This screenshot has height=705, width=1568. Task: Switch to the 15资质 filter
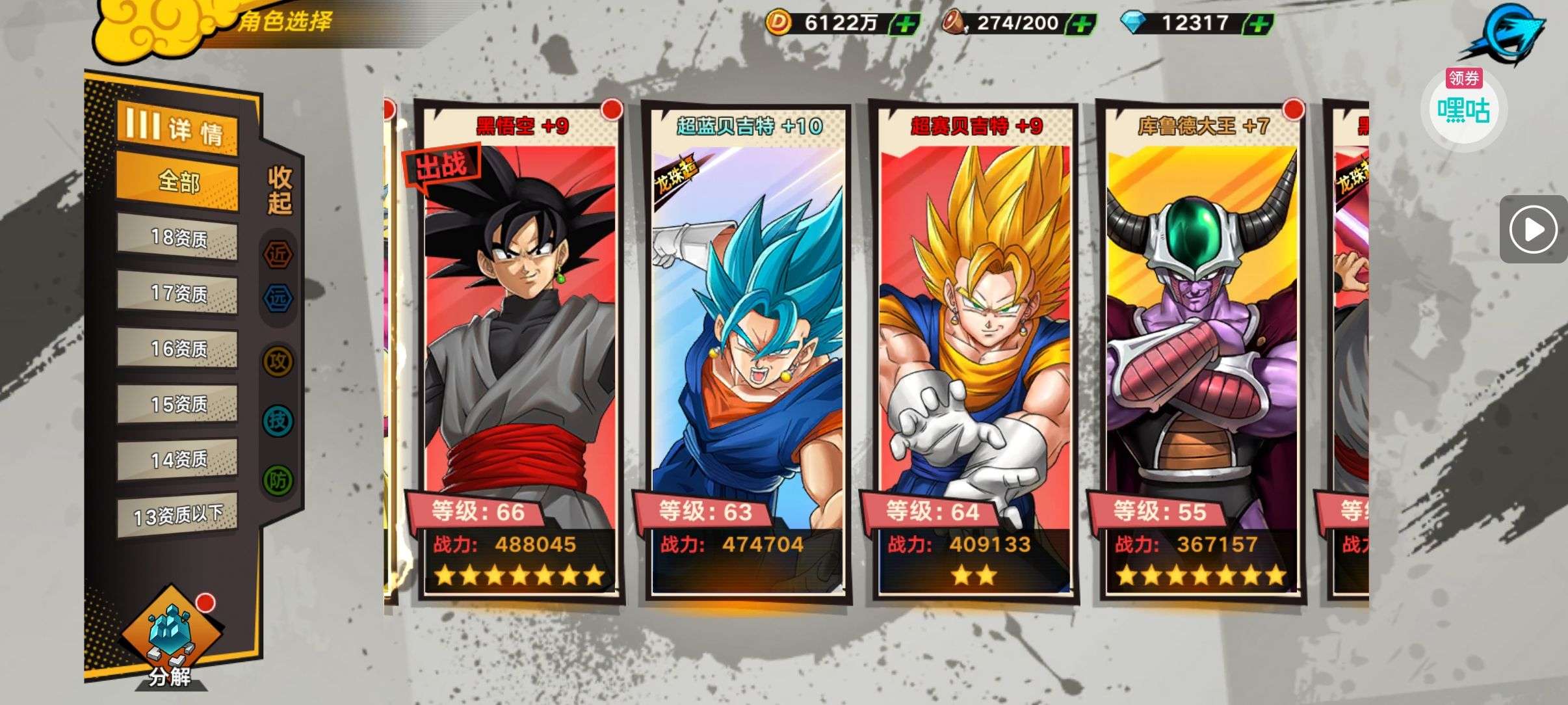(x=178, y=405)
